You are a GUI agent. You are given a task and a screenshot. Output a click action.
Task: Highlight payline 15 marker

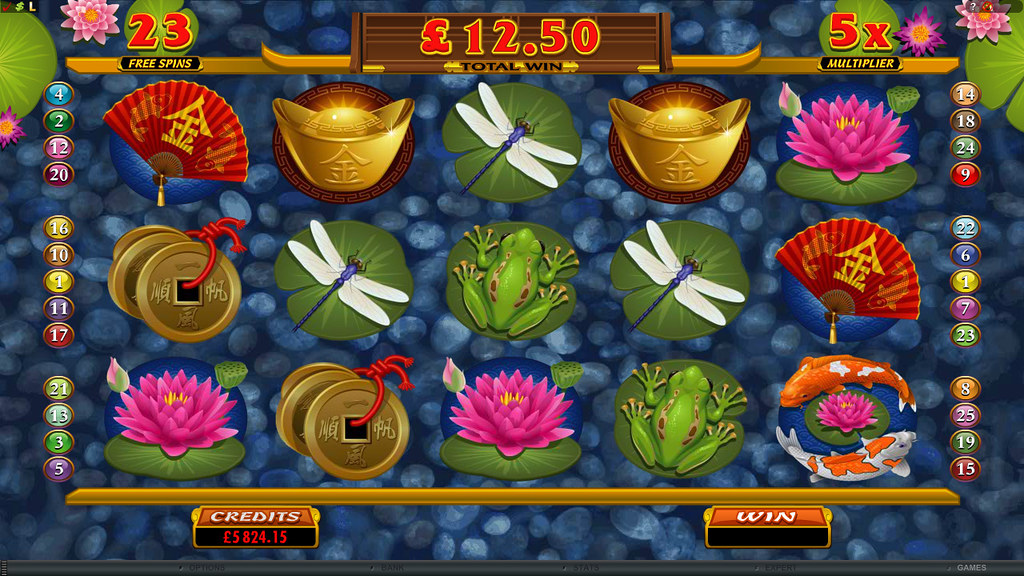click(x=965, y=468)
